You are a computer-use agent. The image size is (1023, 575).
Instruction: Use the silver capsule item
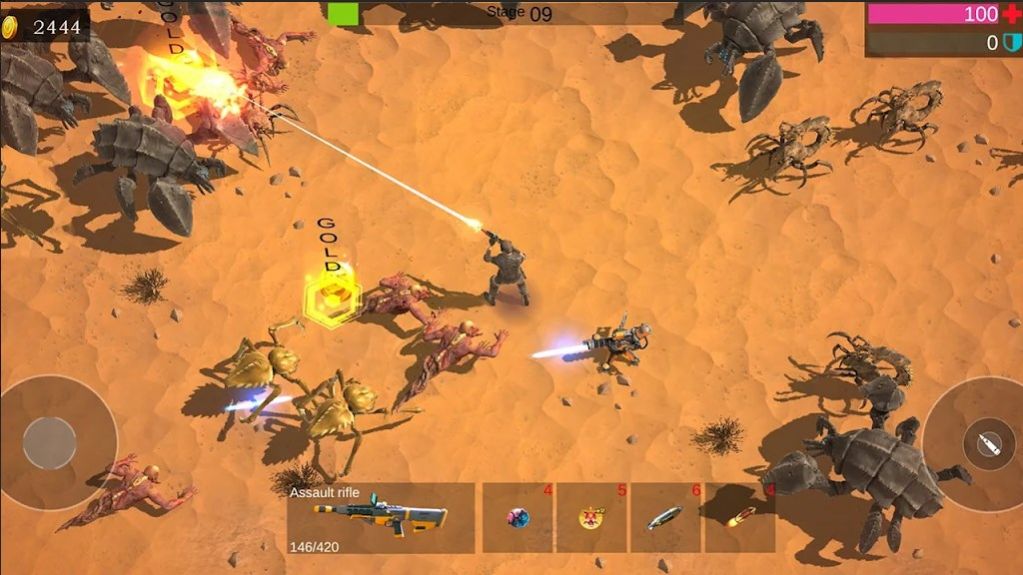(665, 517)
